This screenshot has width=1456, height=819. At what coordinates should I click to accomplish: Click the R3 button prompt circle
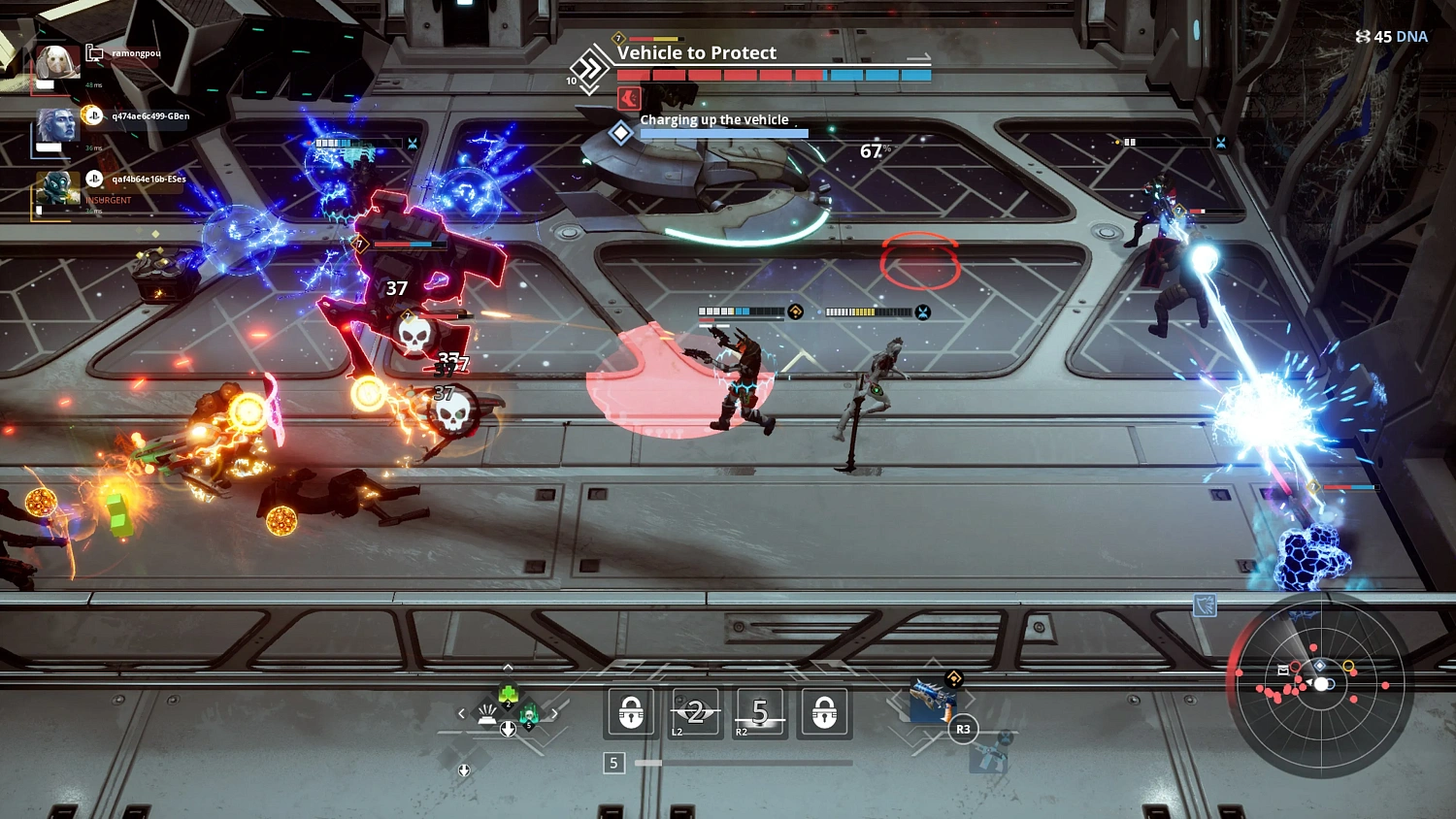(x=964, y=729)
